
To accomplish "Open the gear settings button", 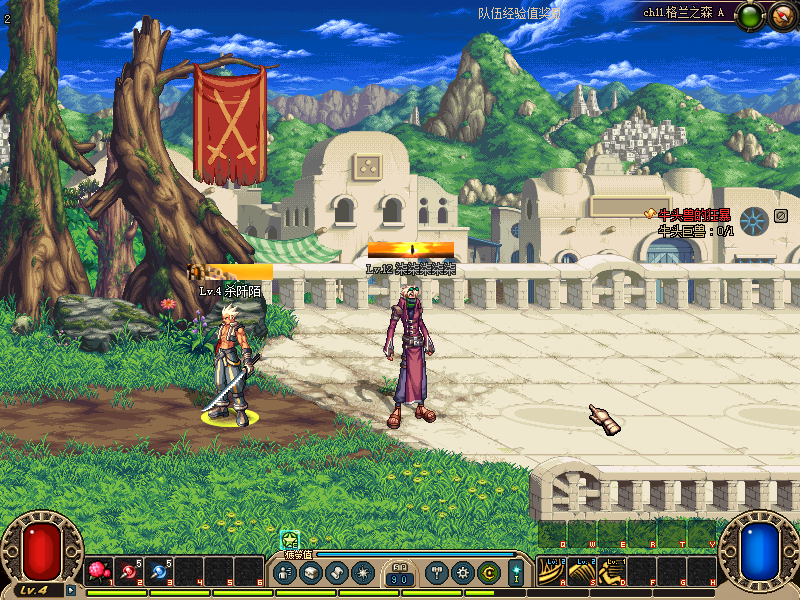I will 462,573.
